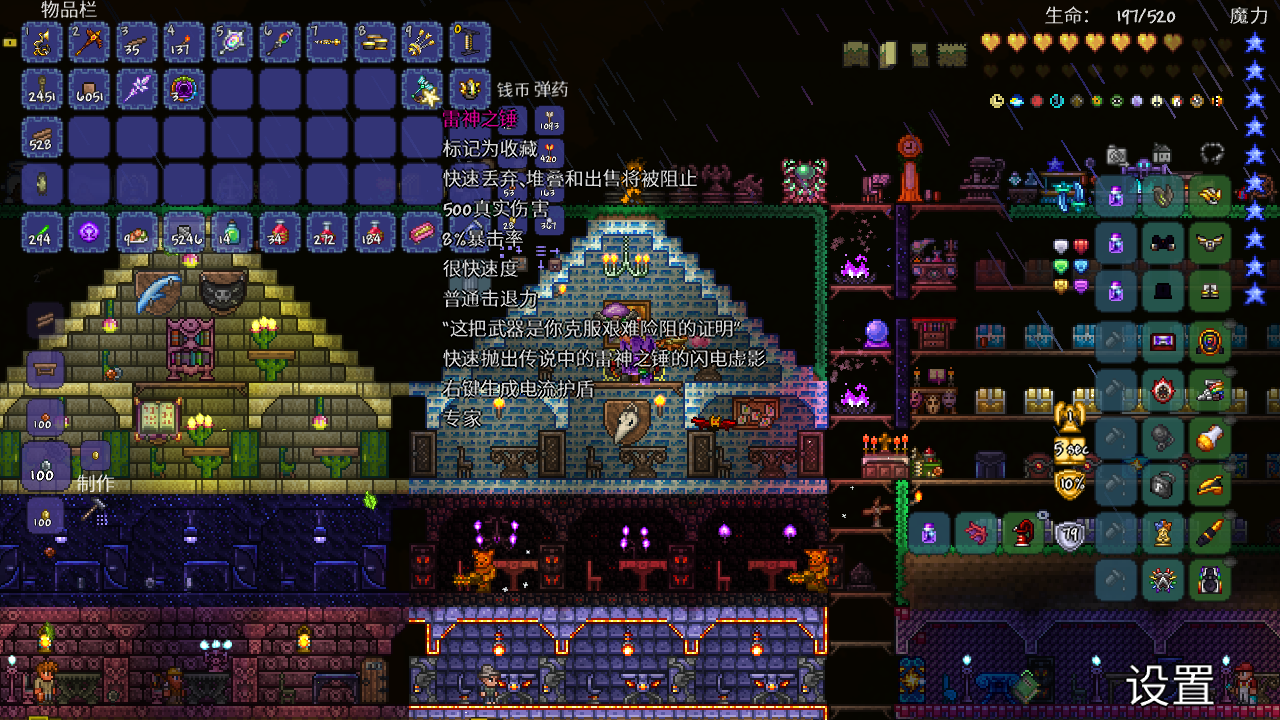1280x720 pixels.
Task: Select the arrow ammo stack of 1083
Action: 549,122
